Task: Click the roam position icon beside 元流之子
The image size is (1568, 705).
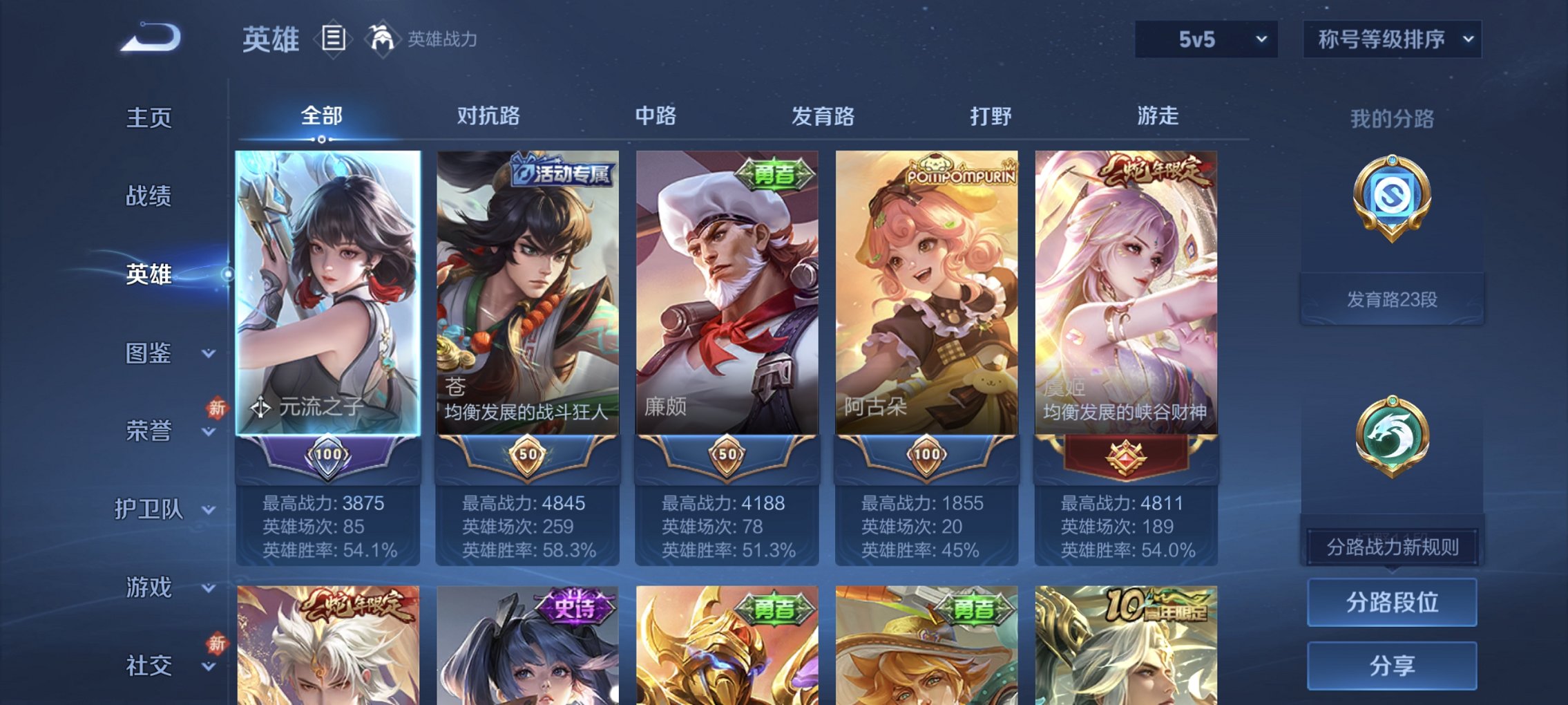Action: pyautogui.click(x=260, y=408)
